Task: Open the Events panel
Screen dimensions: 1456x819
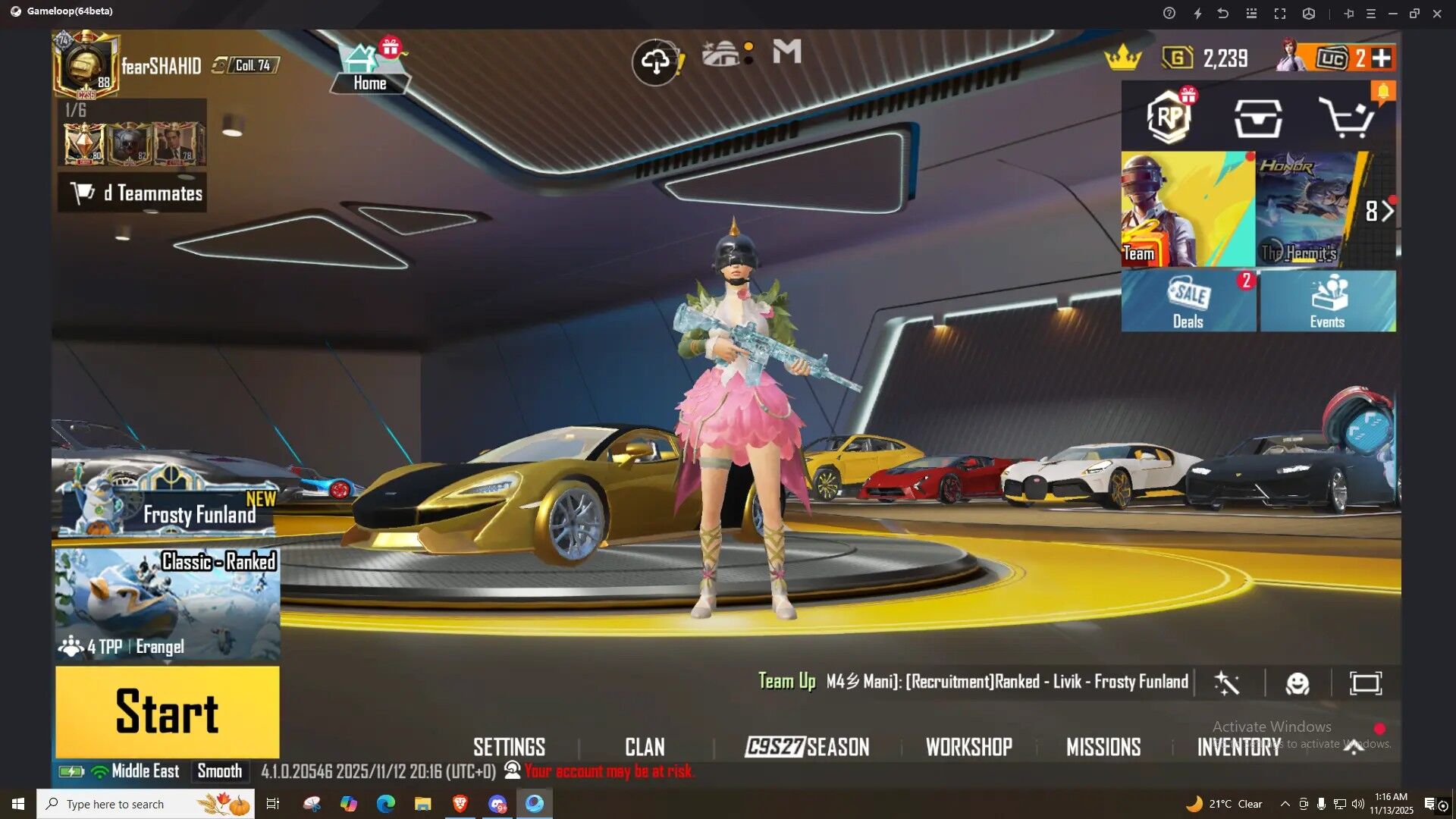Action: point(1327,301)
